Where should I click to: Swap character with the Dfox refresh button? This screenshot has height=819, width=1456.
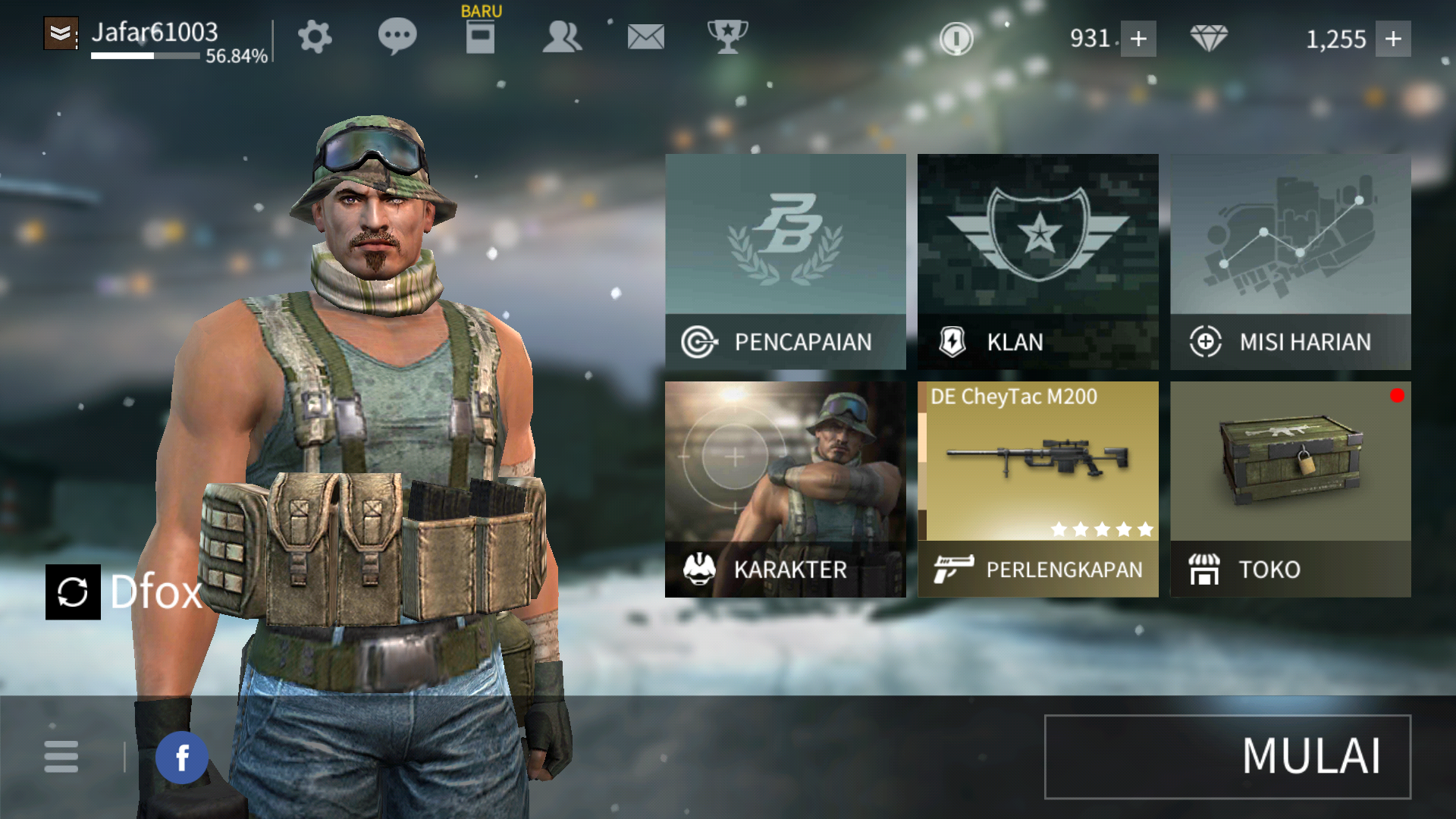(x=73, y=592)
